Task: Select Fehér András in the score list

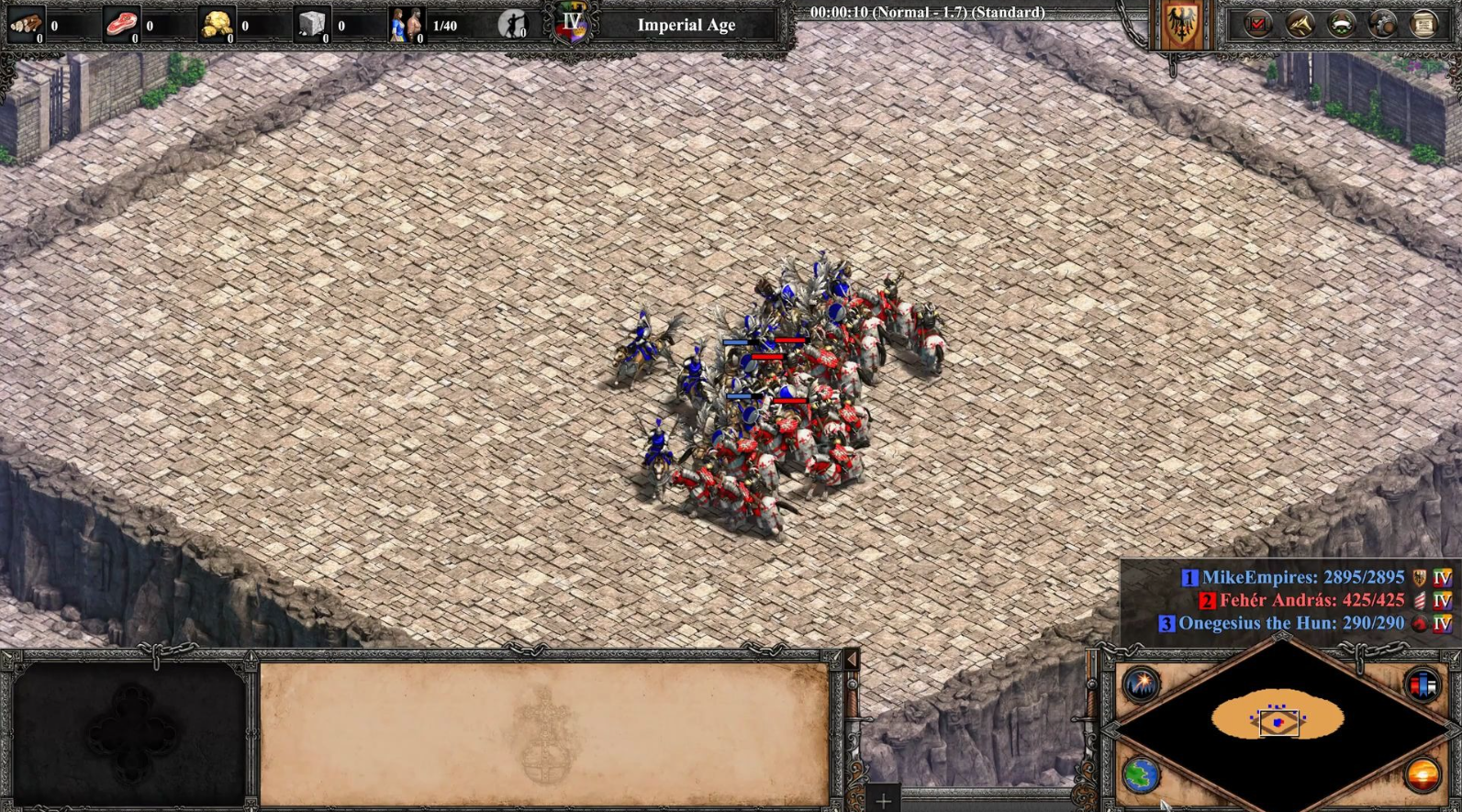Action: [x=1311, y=601]
